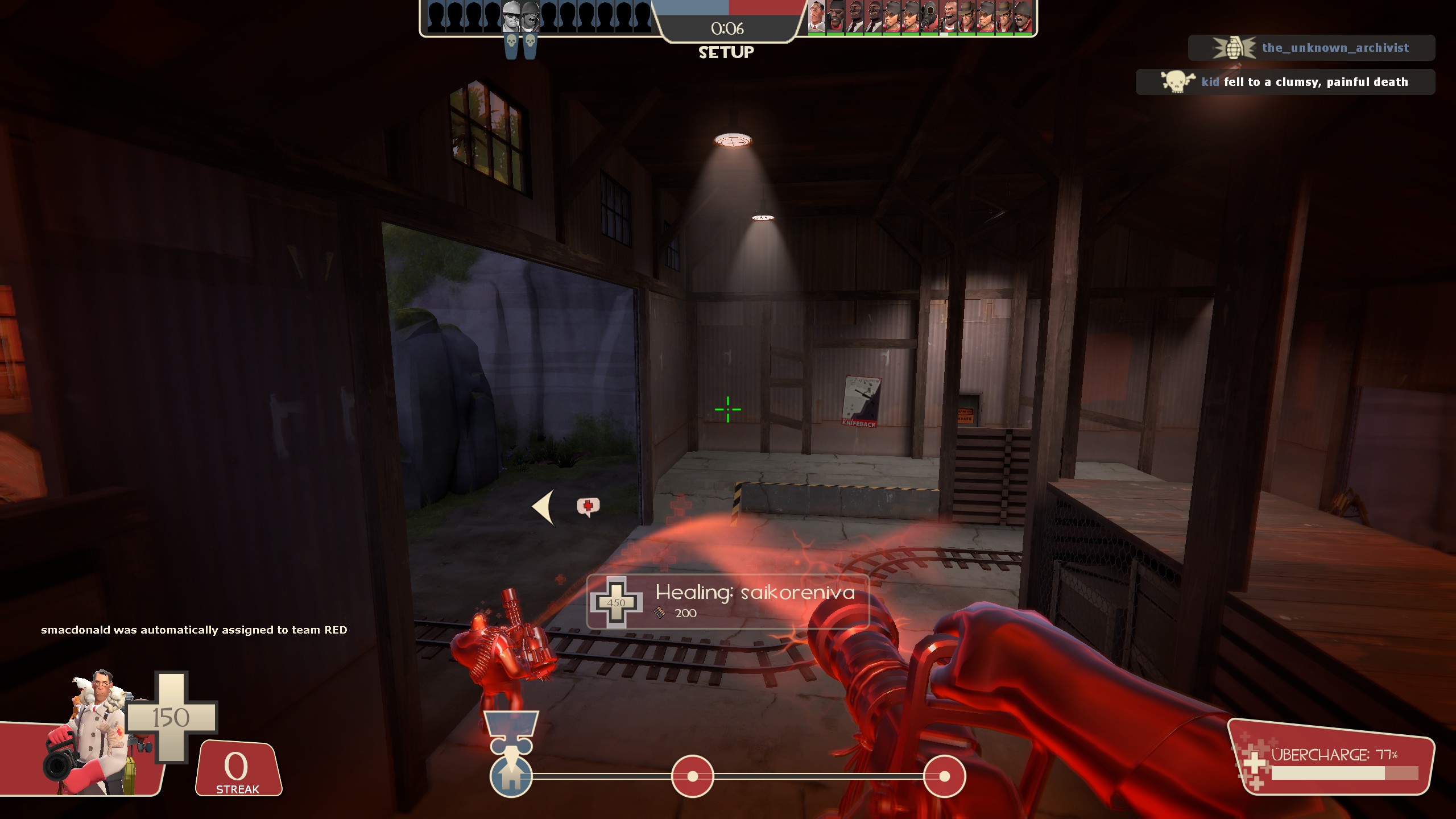Select the RED Pyro gas mask portrait top bar

click(x=928, y=17)
